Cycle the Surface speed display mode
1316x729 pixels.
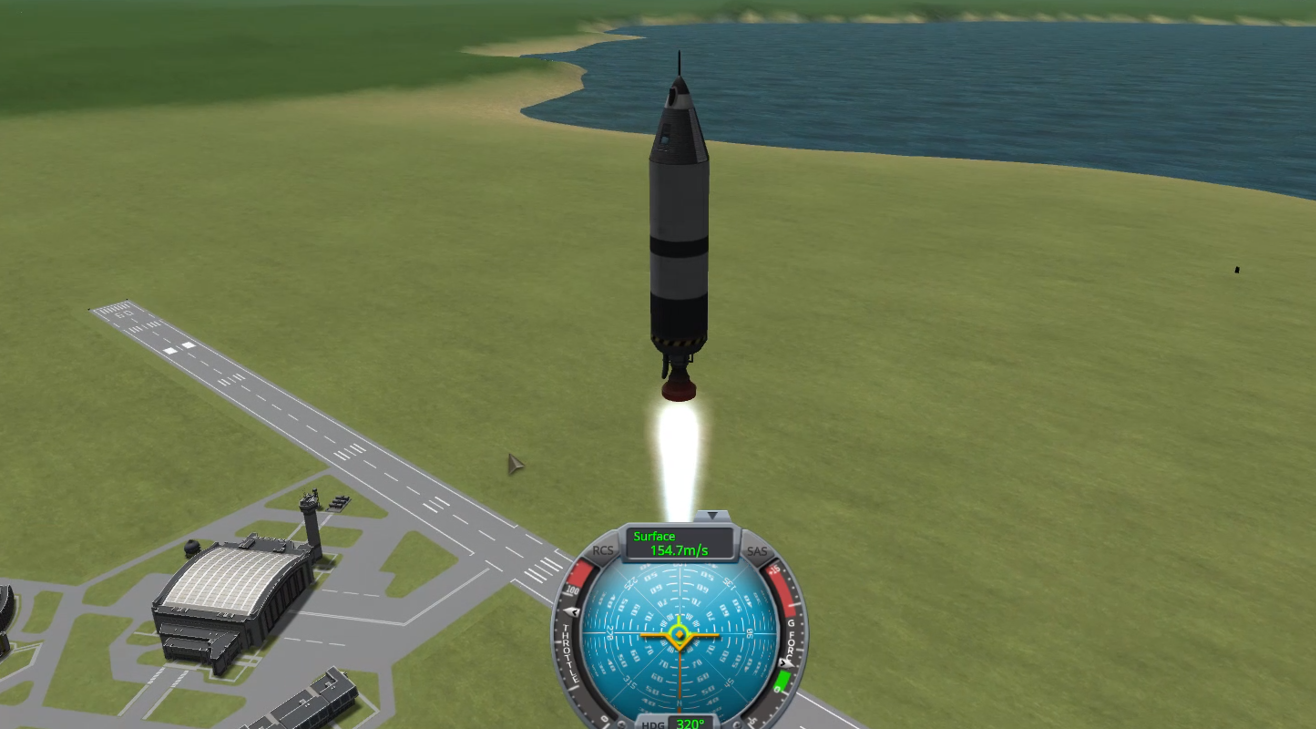pyautogui.click(x=679, y=544)
